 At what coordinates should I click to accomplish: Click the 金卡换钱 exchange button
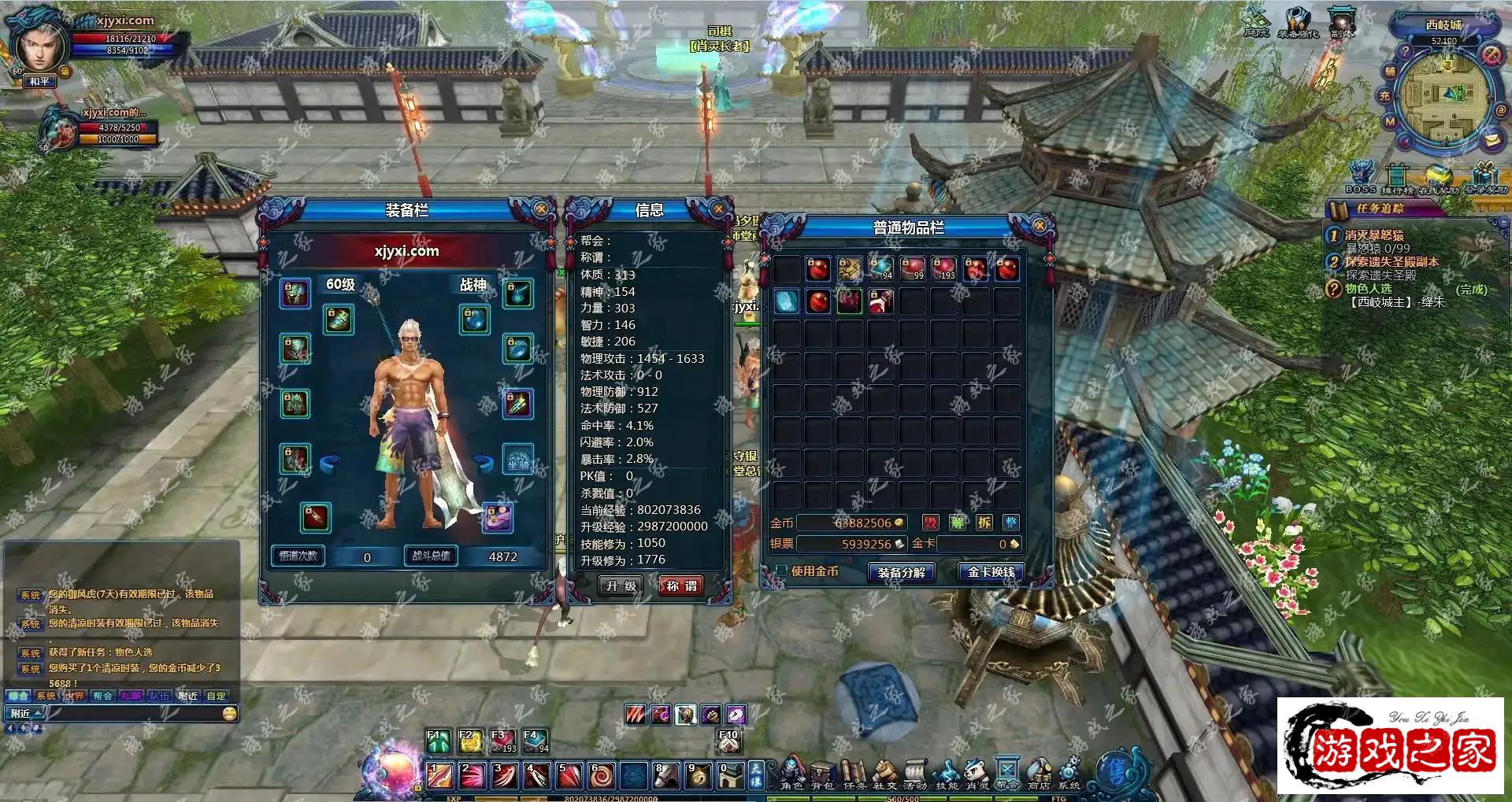tap(991, 572)
